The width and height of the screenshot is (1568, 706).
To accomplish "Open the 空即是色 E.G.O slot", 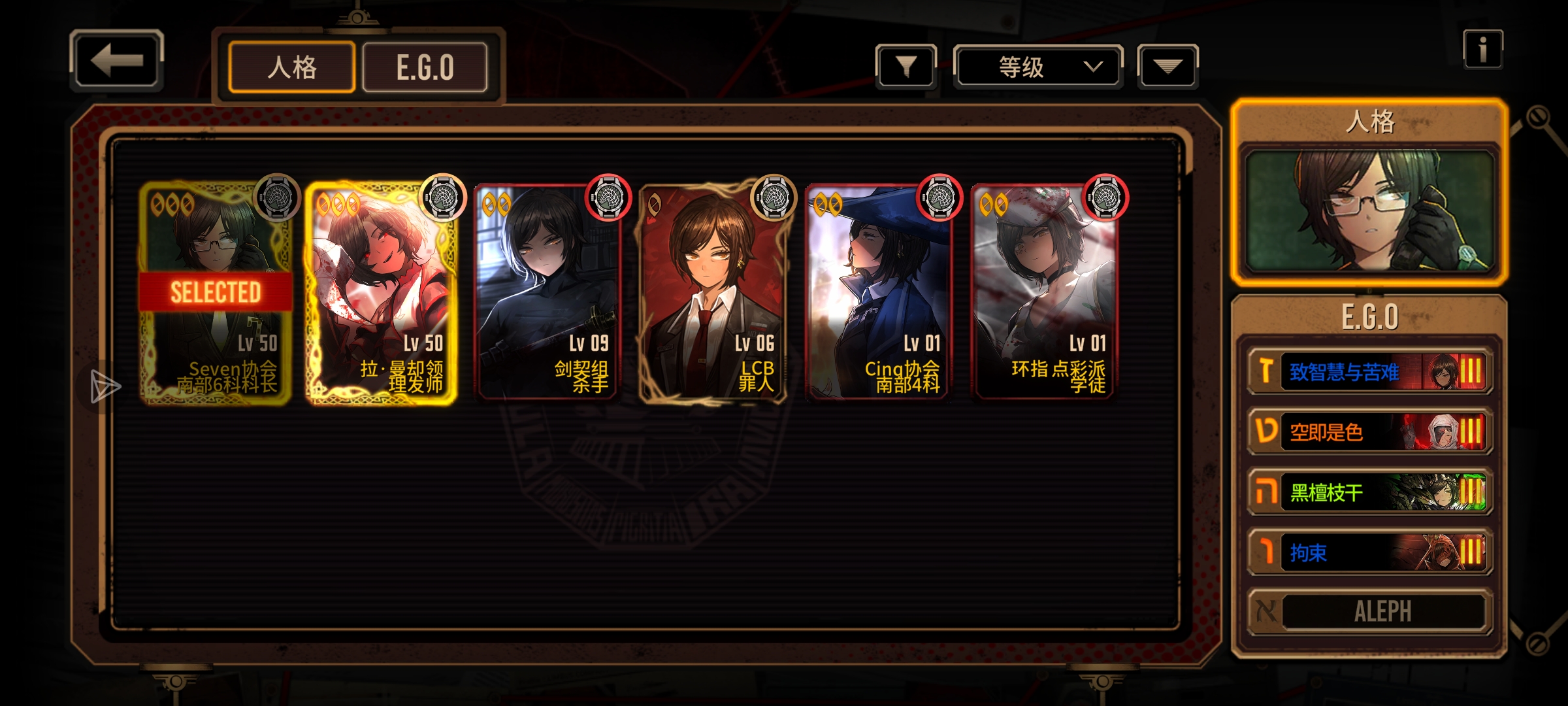I will (x=1370, y=432).
